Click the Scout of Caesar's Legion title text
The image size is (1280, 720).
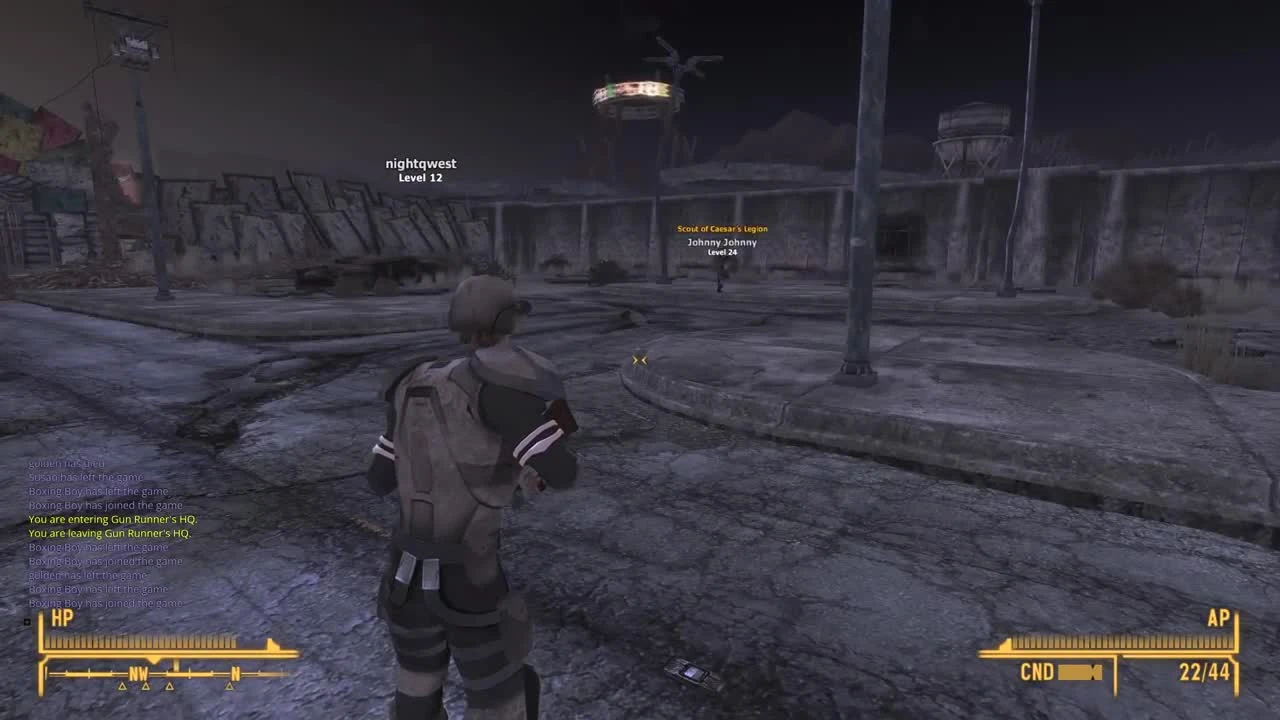point(722,228)
